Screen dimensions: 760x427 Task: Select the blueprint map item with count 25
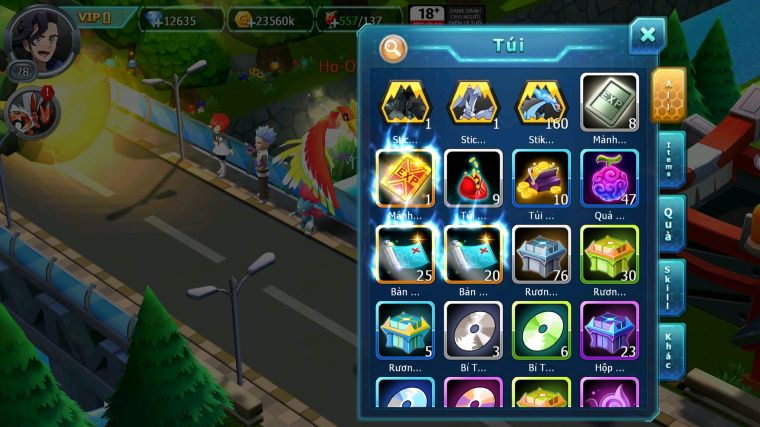405,253
